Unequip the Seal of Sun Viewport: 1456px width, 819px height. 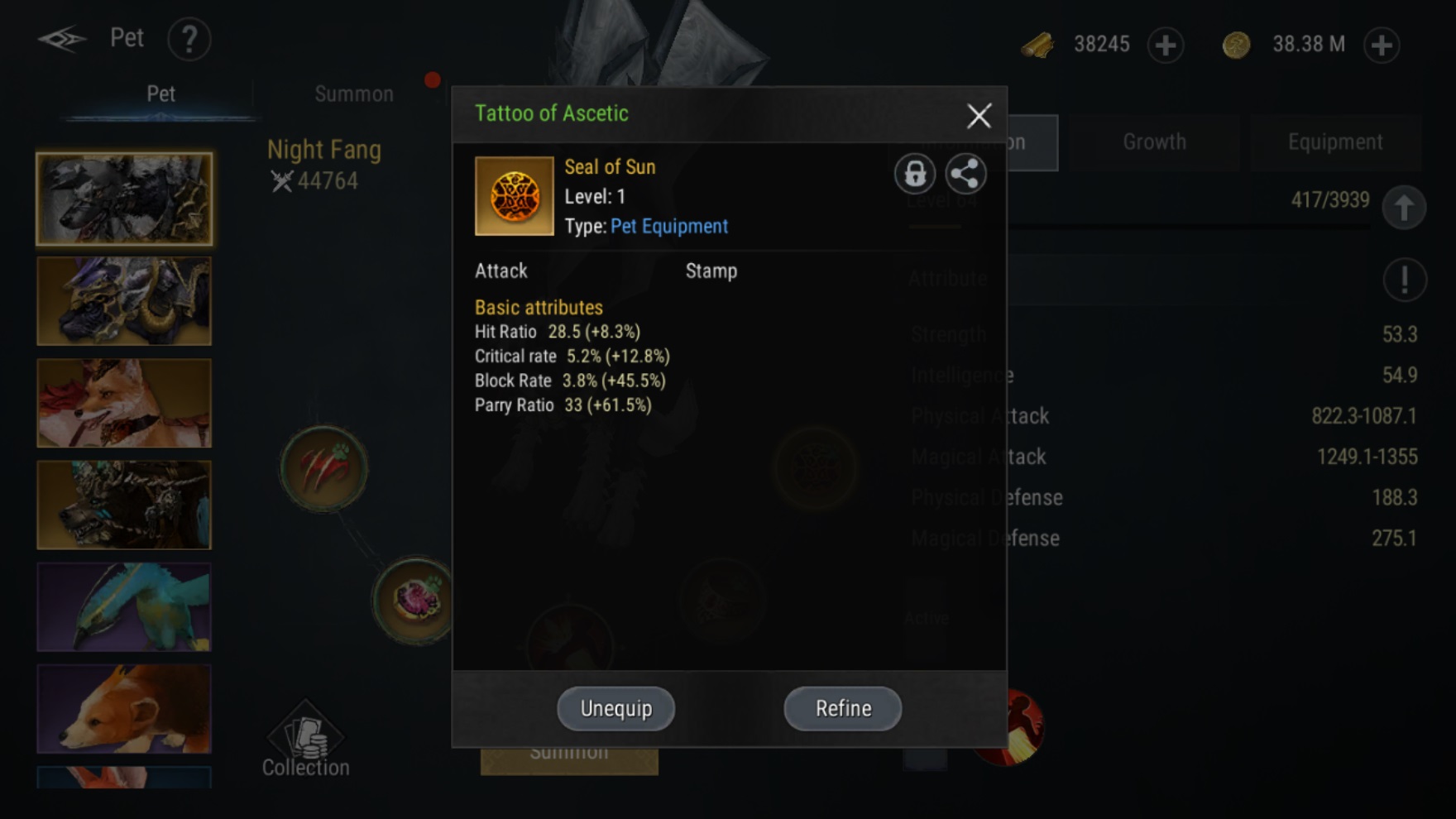coord(615,708)
